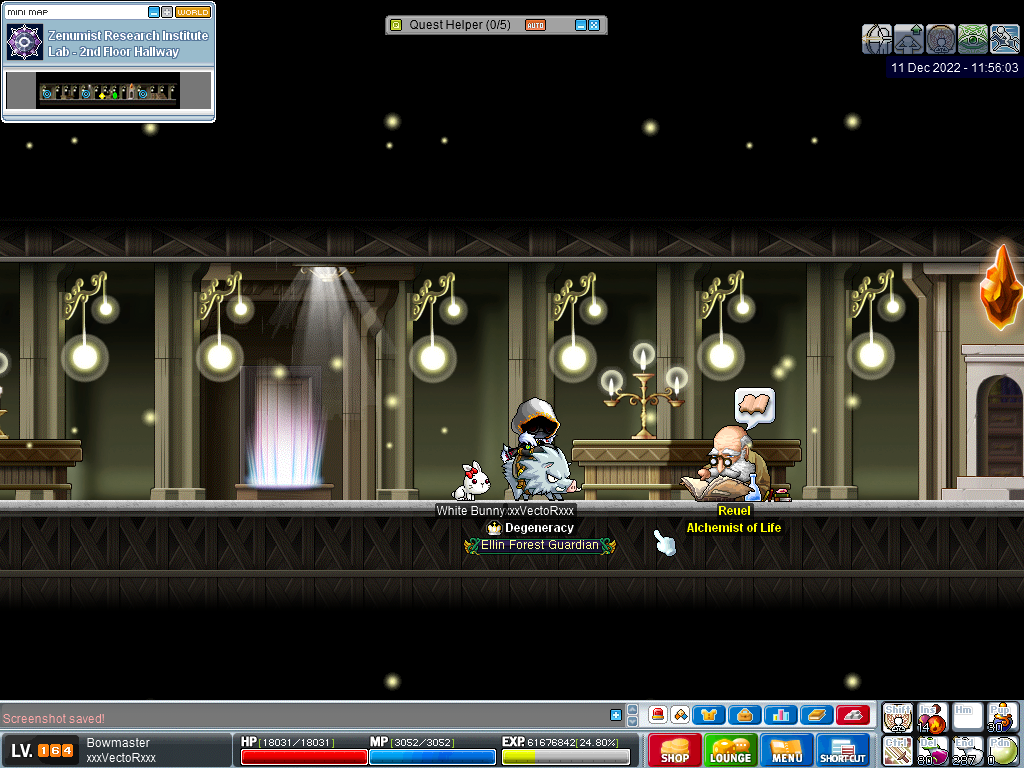Close the Quest Helper window
The width and height of the screenshot is (1024, 768).
pyautogui.click(x=594, y=25)
